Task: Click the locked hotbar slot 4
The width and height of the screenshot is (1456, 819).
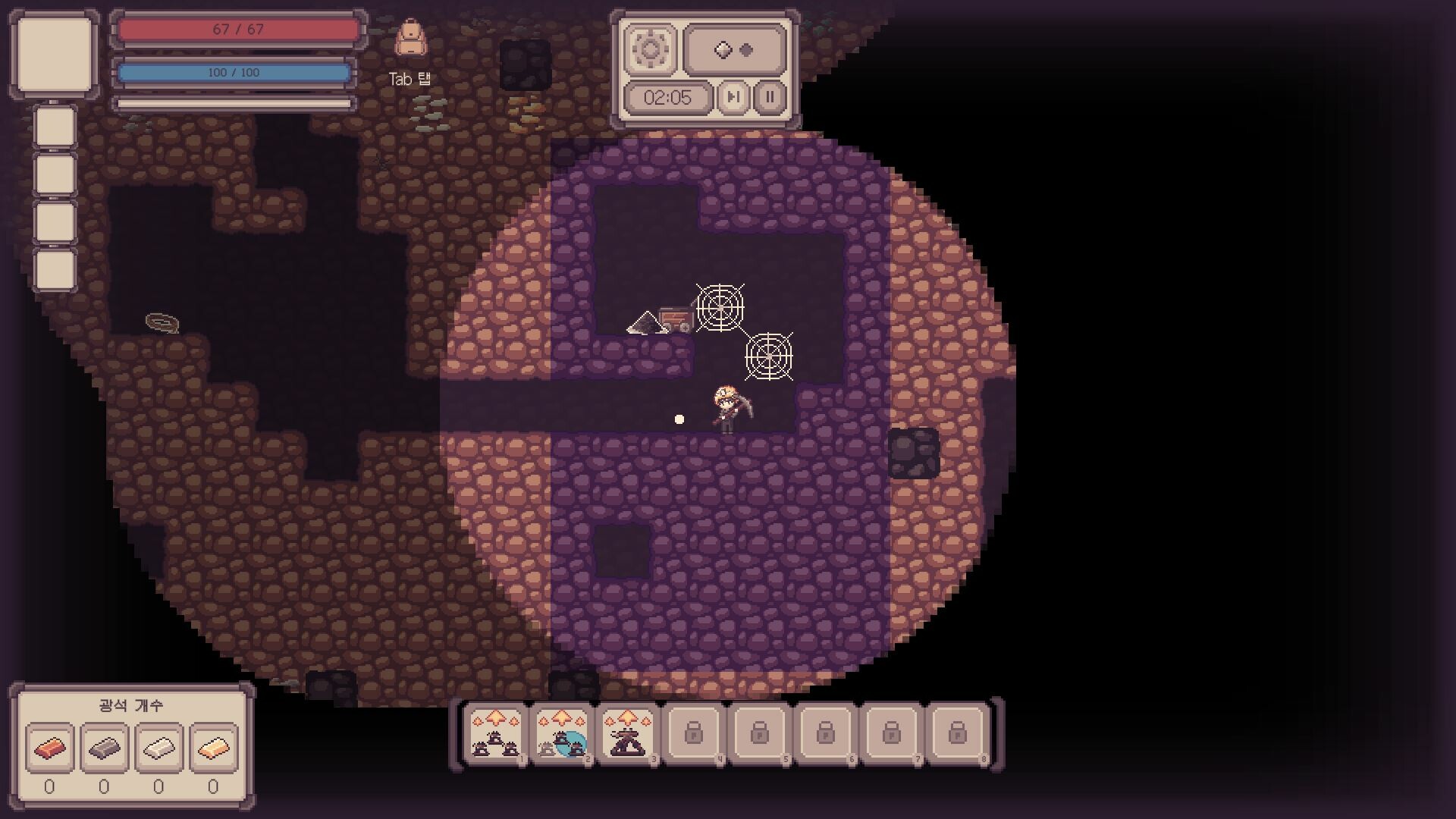Action: coord(693,733)
